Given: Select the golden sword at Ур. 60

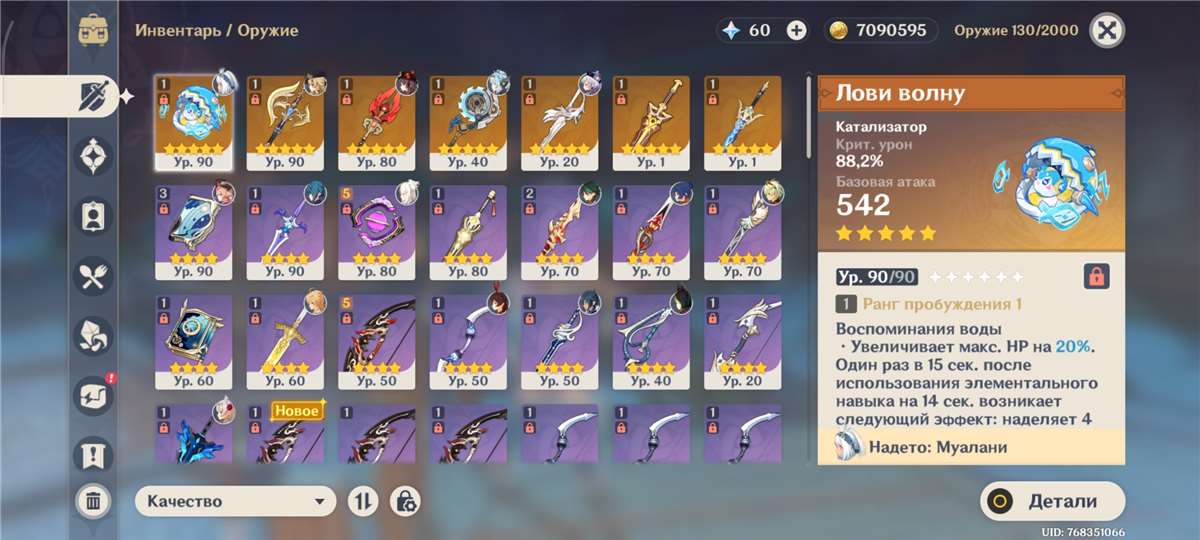Looking at the screenshot, I should pos(285,340).
